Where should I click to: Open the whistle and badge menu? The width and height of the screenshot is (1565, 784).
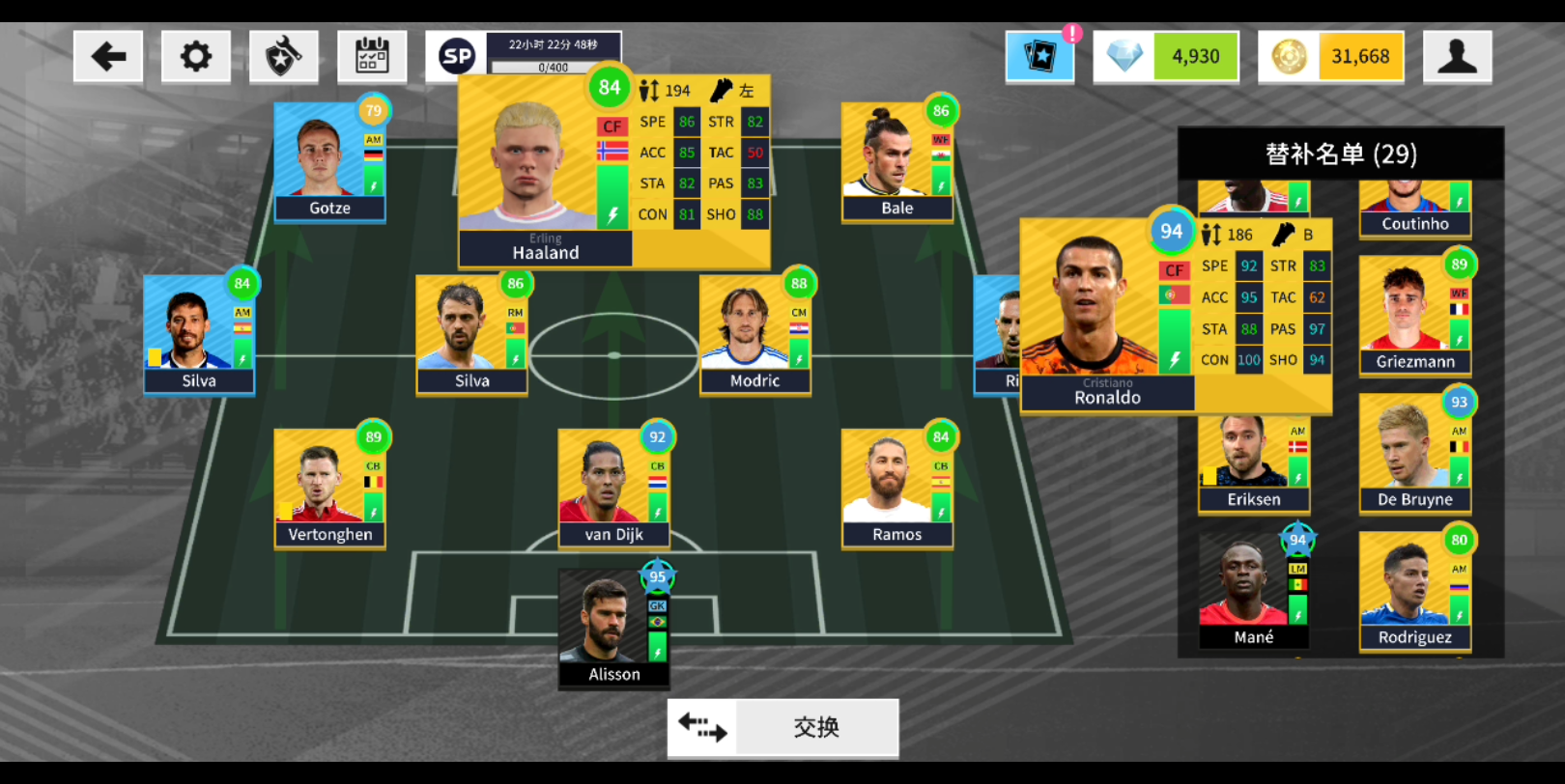283,57
